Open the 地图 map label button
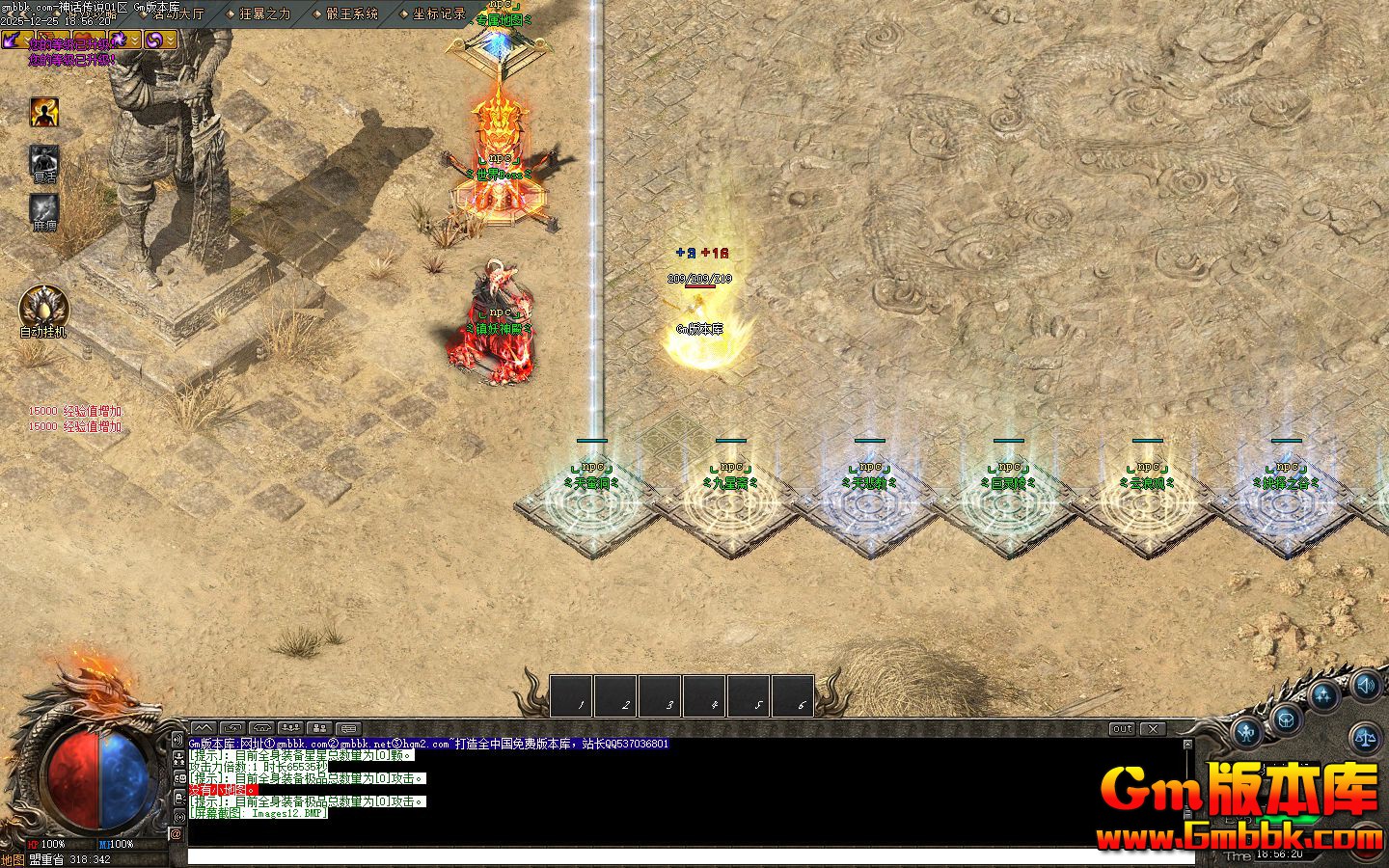This screenshot has width=1389, height=868. [13, 859]
